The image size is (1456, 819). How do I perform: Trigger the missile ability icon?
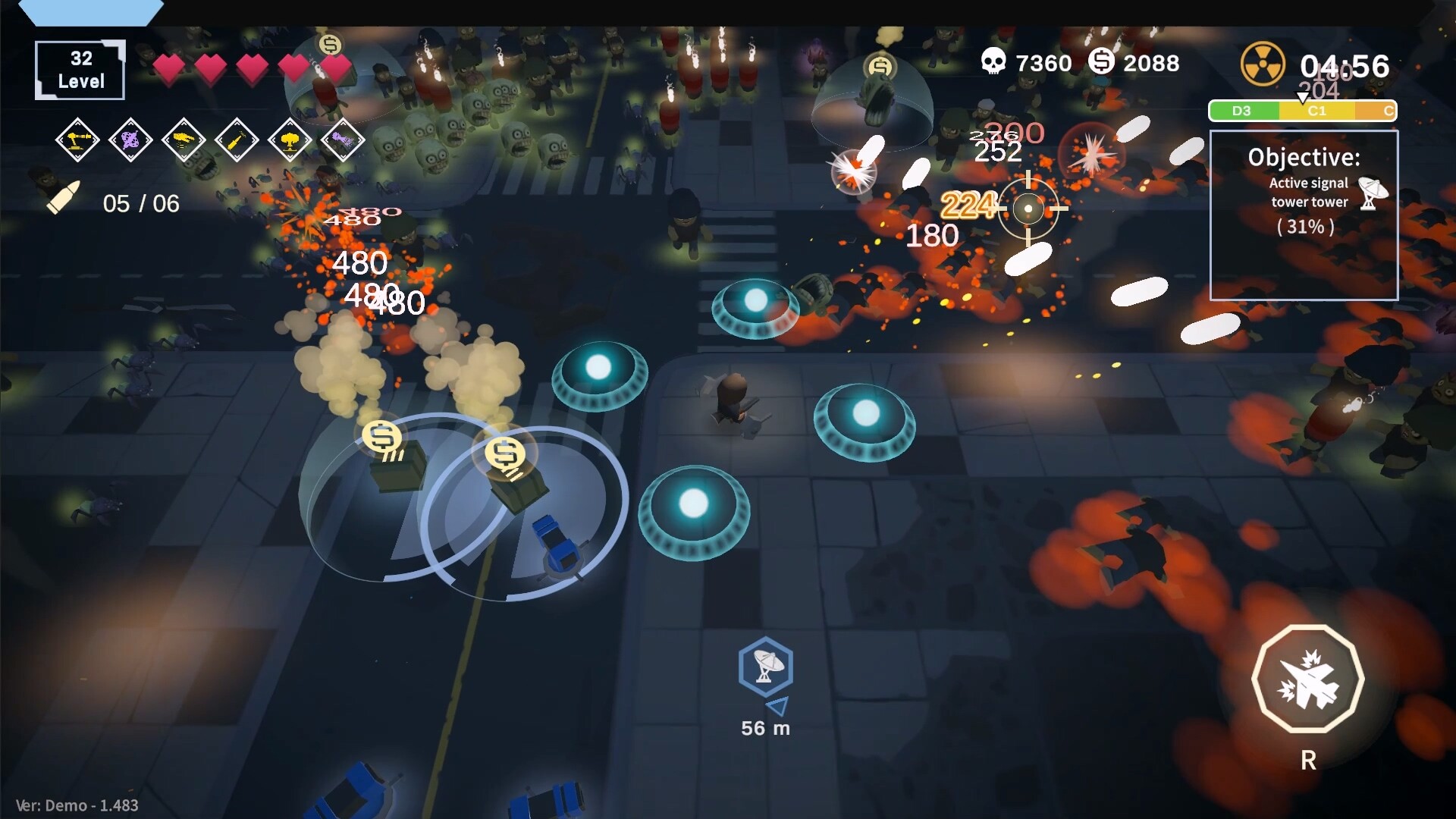(237, 141)
